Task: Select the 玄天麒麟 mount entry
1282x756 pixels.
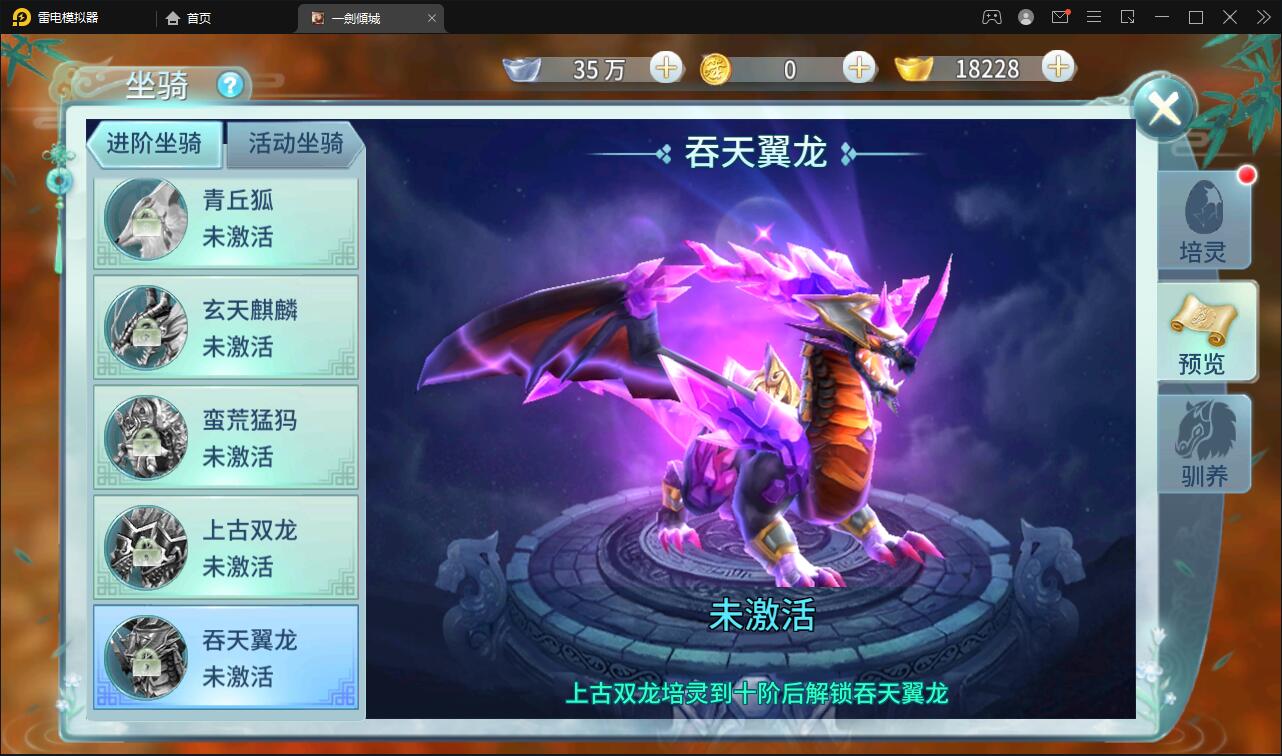Action: tap(225, 327)
